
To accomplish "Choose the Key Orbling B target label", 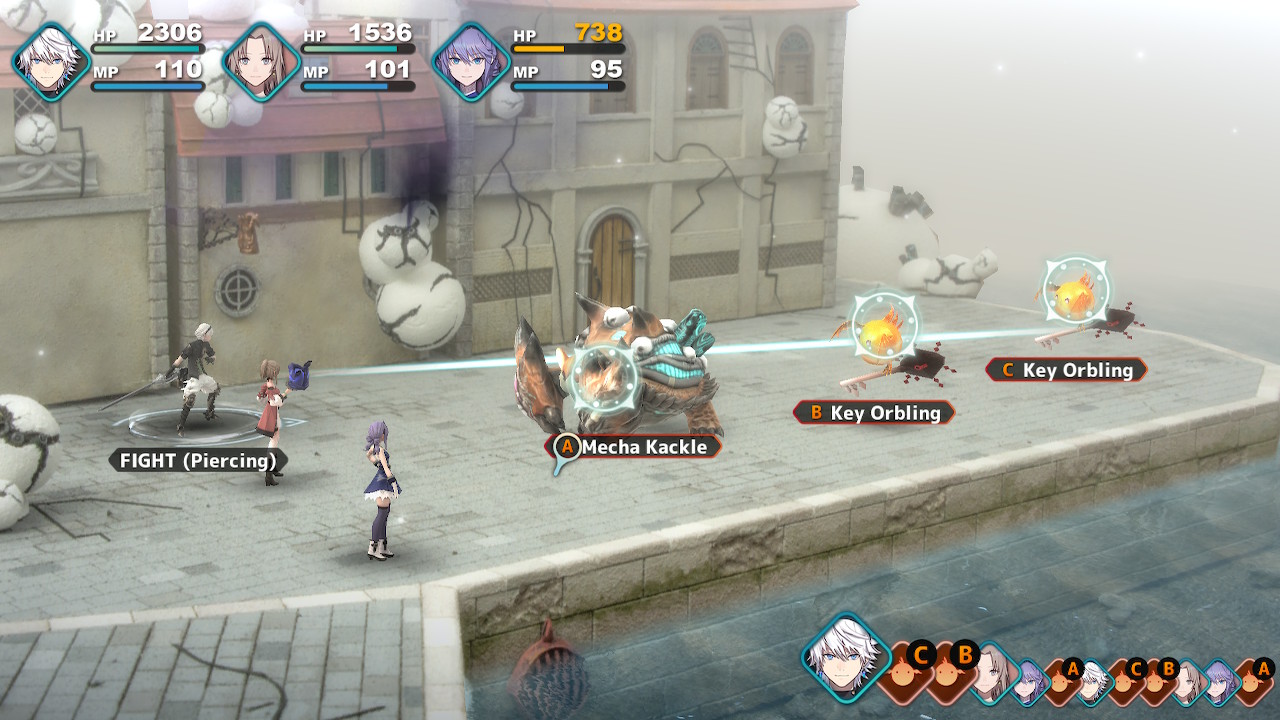I will tap(874, 412).
